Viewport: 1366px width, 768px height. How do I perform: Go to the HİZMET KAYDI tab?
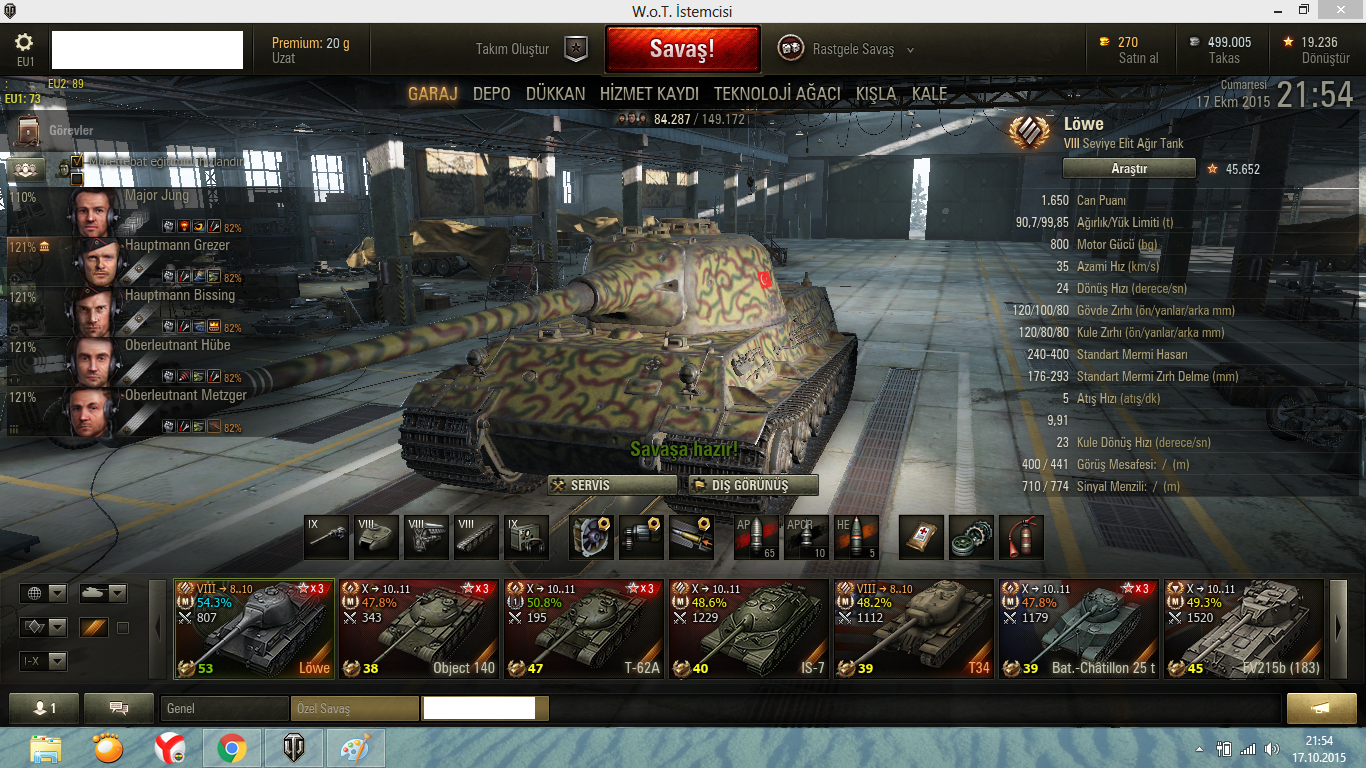(649, 94)
